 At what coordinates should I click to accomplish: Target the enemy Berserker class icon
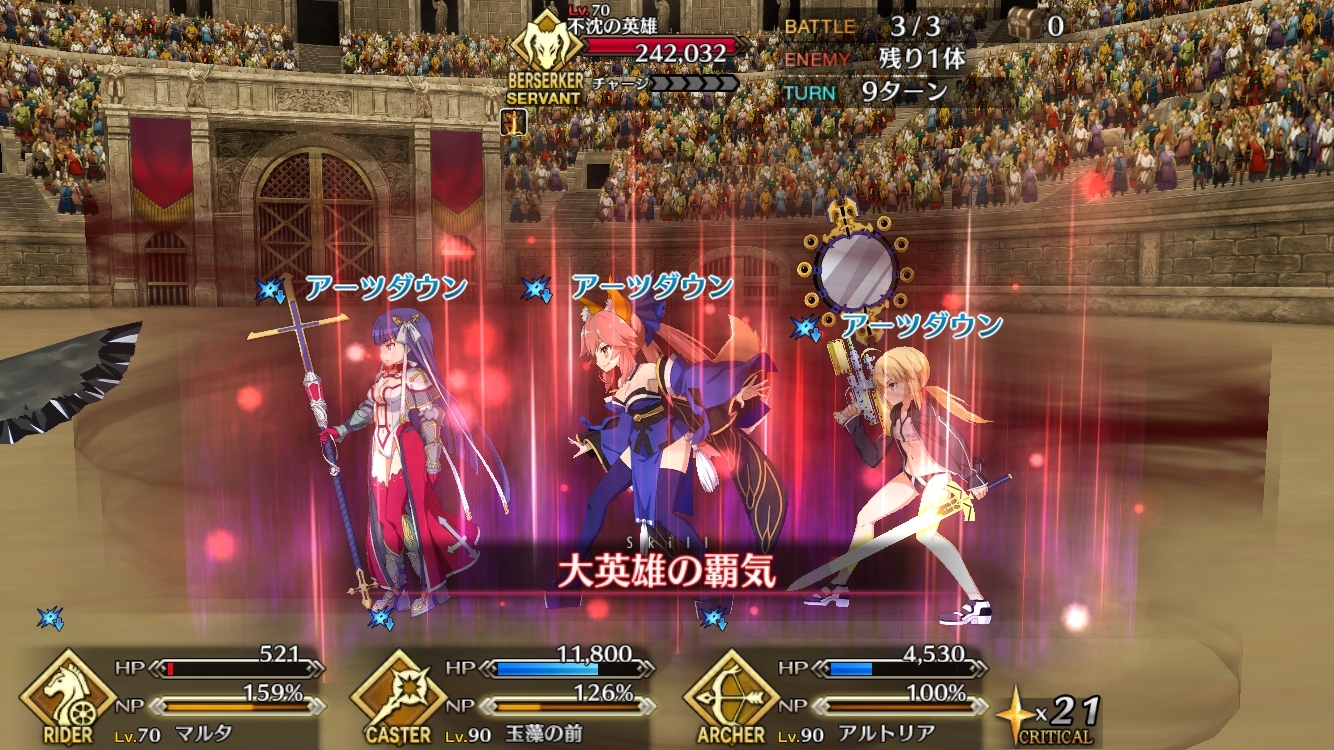pyautogui.click(x=542, y=52)
